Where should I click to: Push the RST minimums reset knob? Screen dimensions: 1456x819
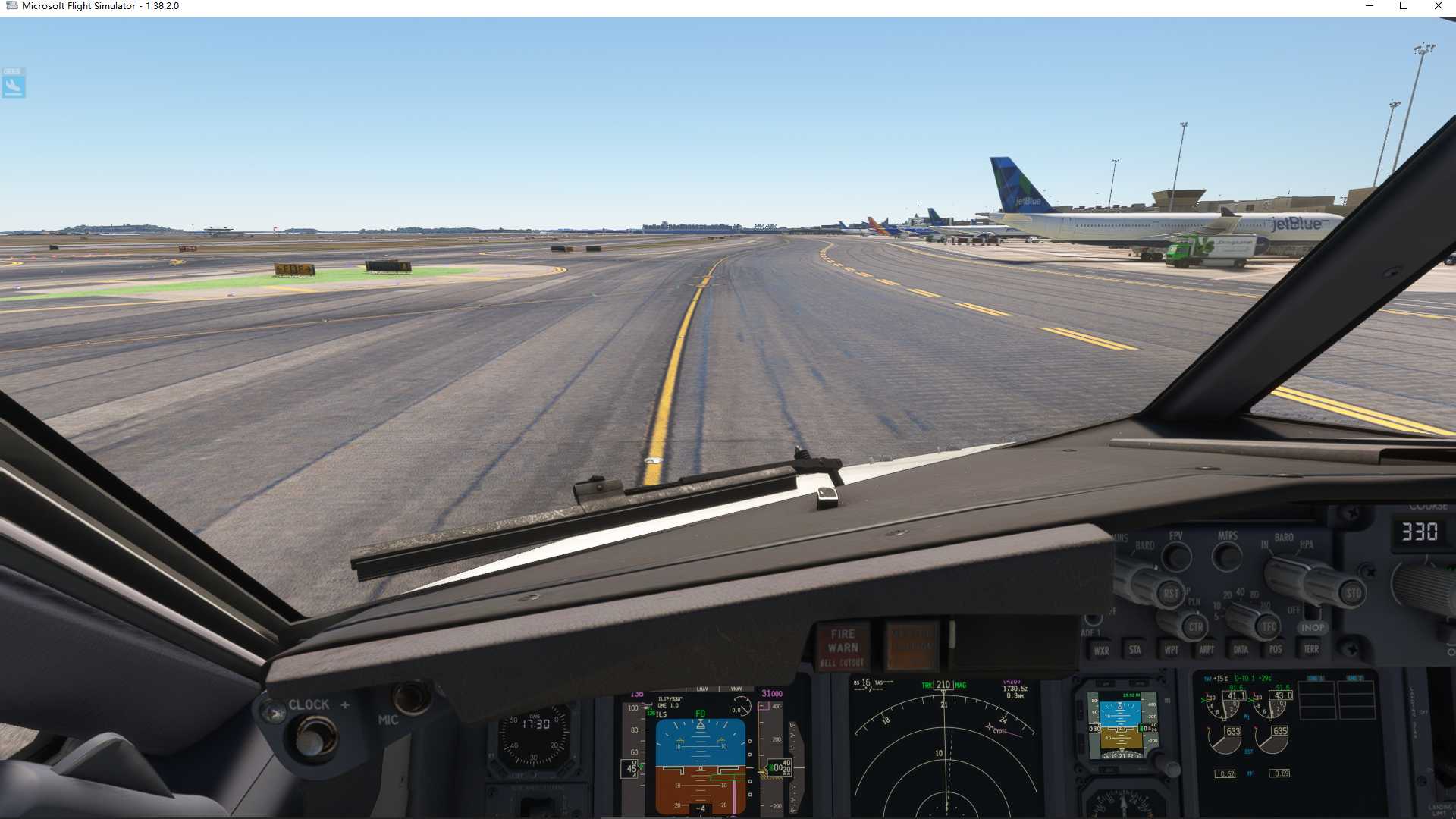pos(1172,593)
